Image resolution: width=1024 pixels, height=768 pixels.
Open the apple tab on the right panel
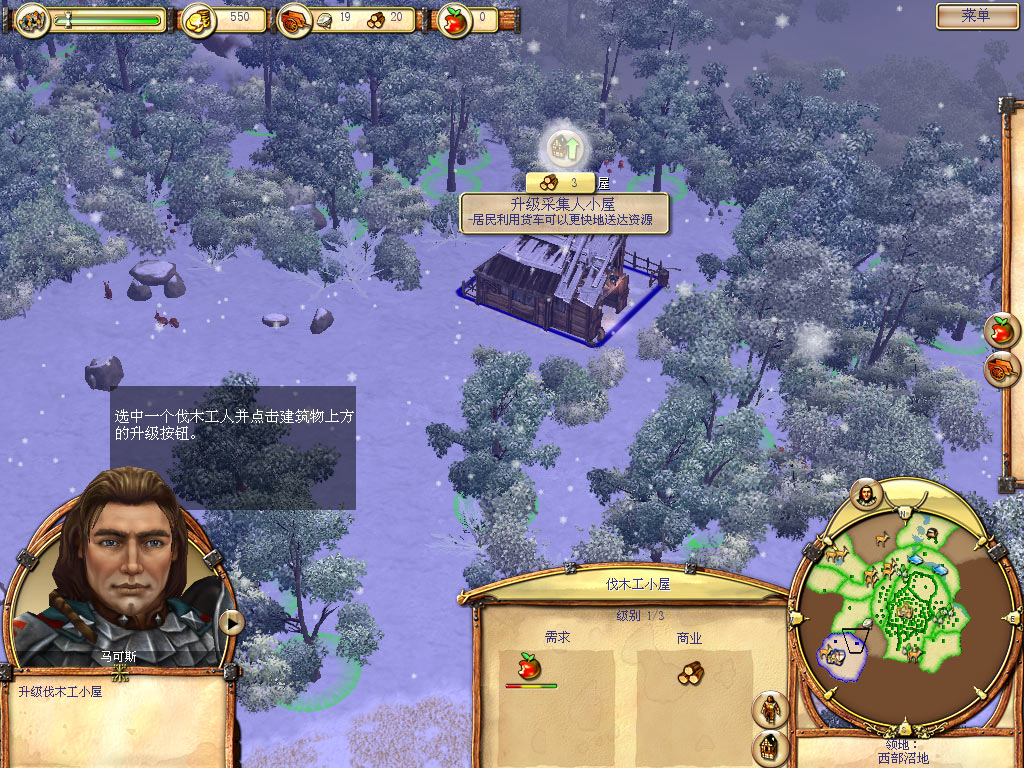coord(1001,329)
